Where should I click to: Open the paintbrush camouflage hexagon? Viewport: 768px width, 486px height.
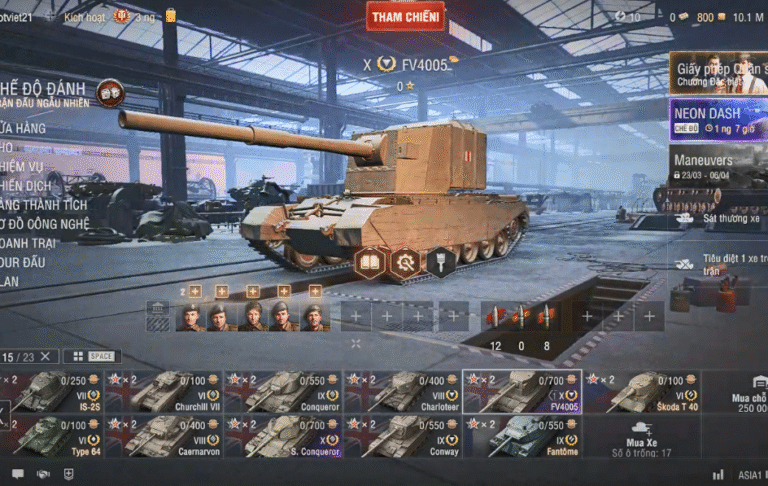point(440,262)
